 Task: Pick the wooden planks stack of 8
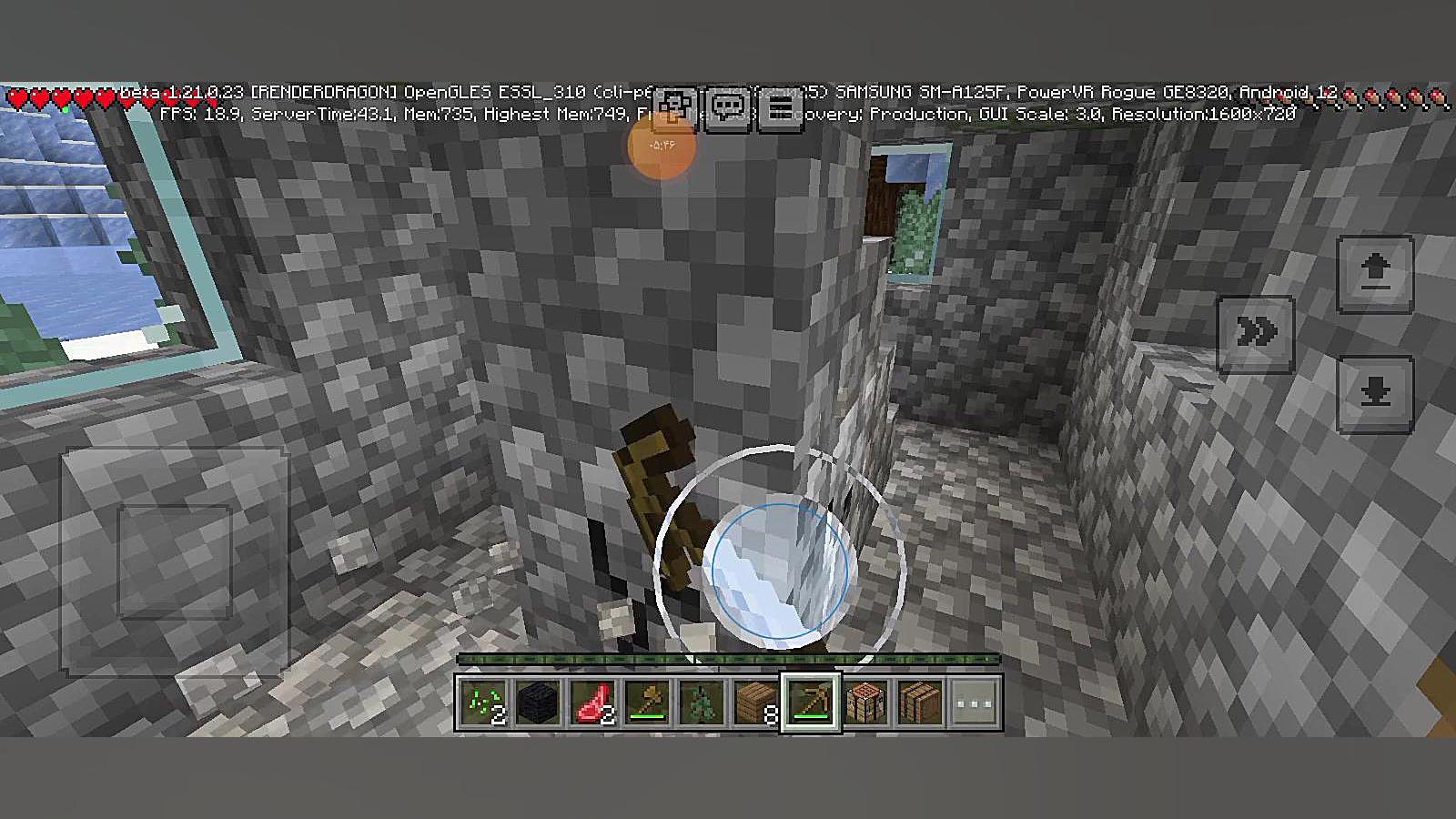(x=756, y=703)
